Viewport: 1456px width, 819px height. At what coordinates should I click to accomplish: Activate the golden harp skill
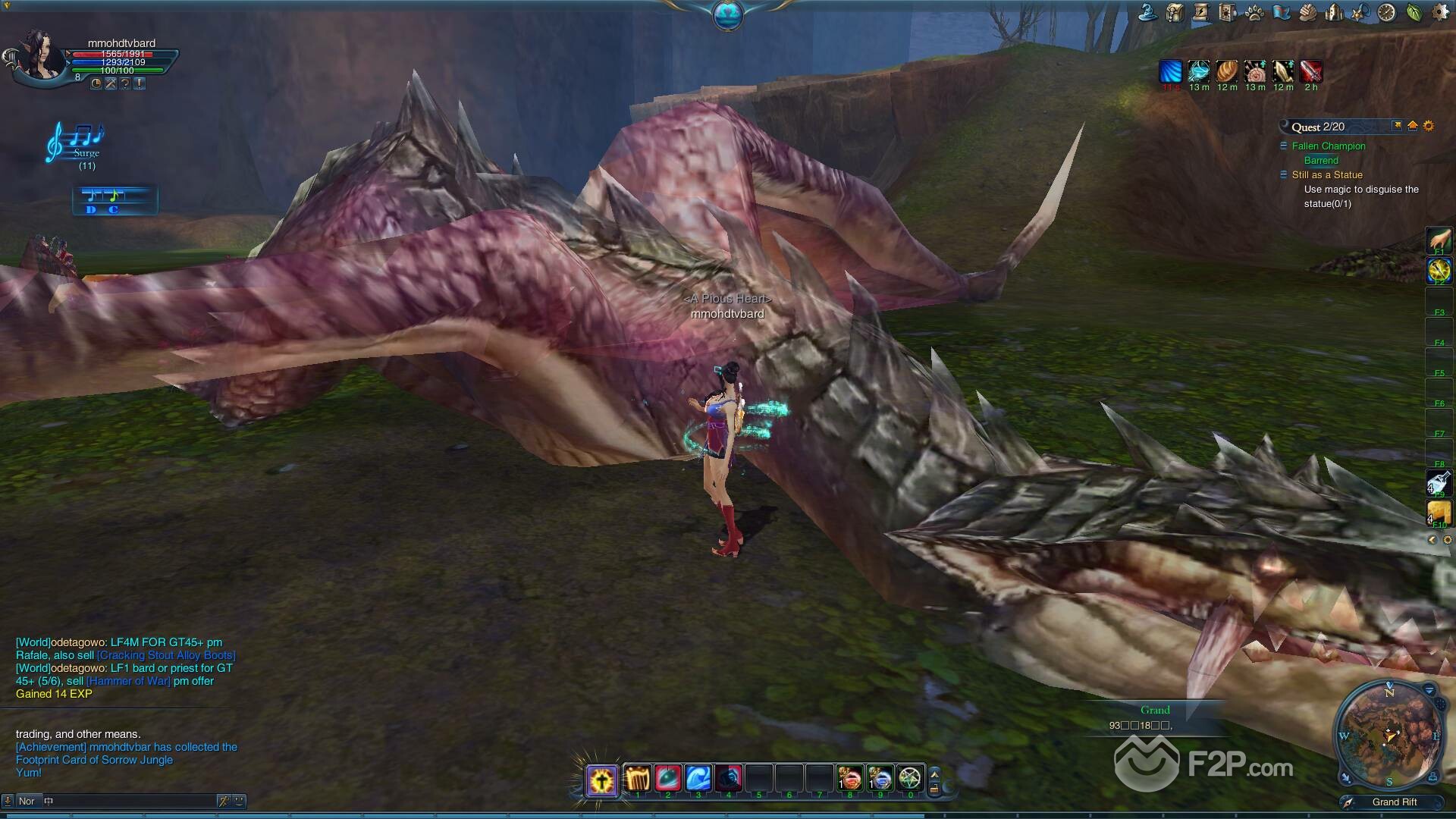[x=638, y=779]
